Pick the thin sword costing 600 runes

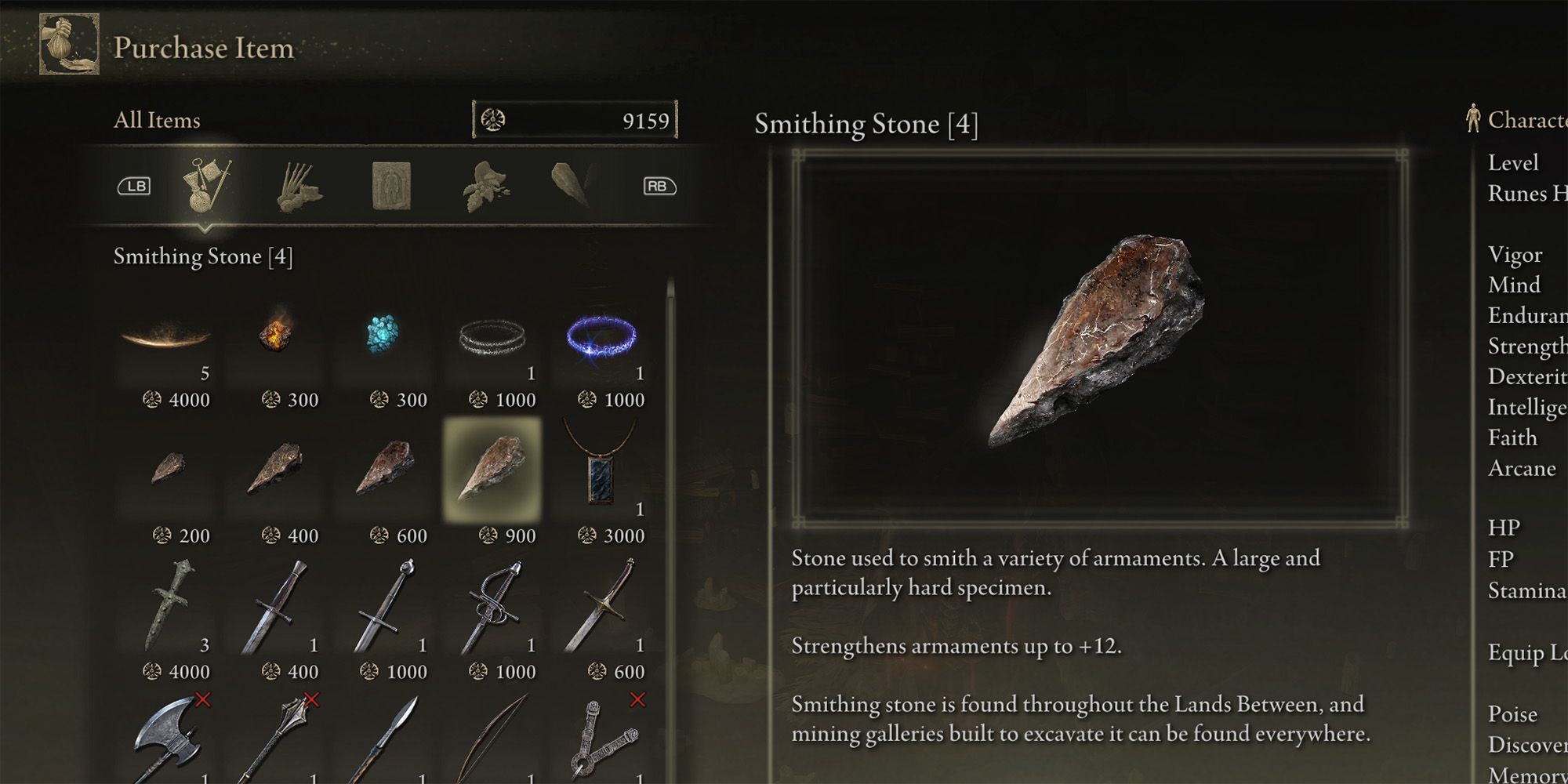pyautogui.click(x=601, y=605)
